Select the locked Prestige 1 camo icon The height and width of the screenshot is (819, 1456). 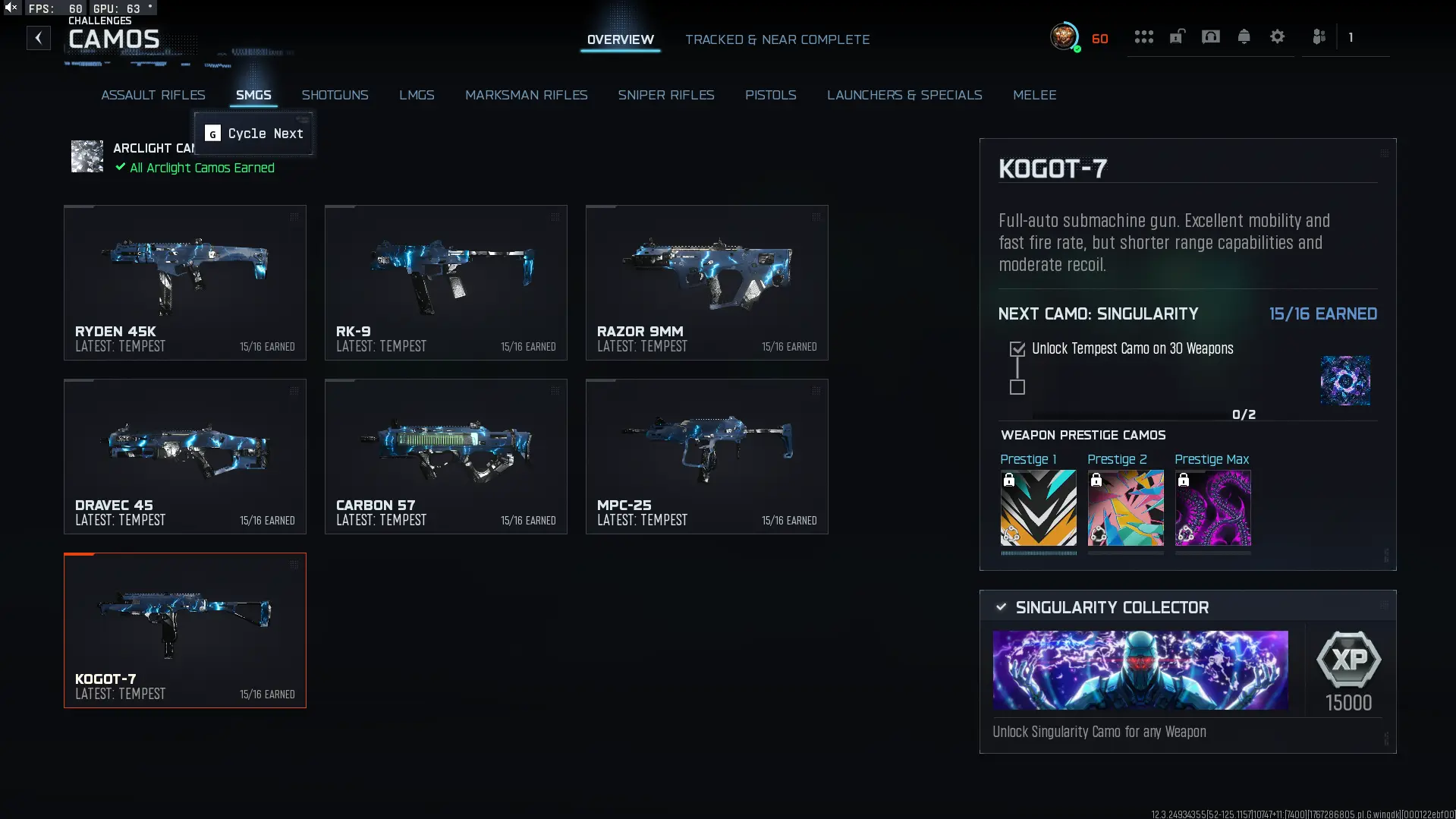(x=1038, y=509)
